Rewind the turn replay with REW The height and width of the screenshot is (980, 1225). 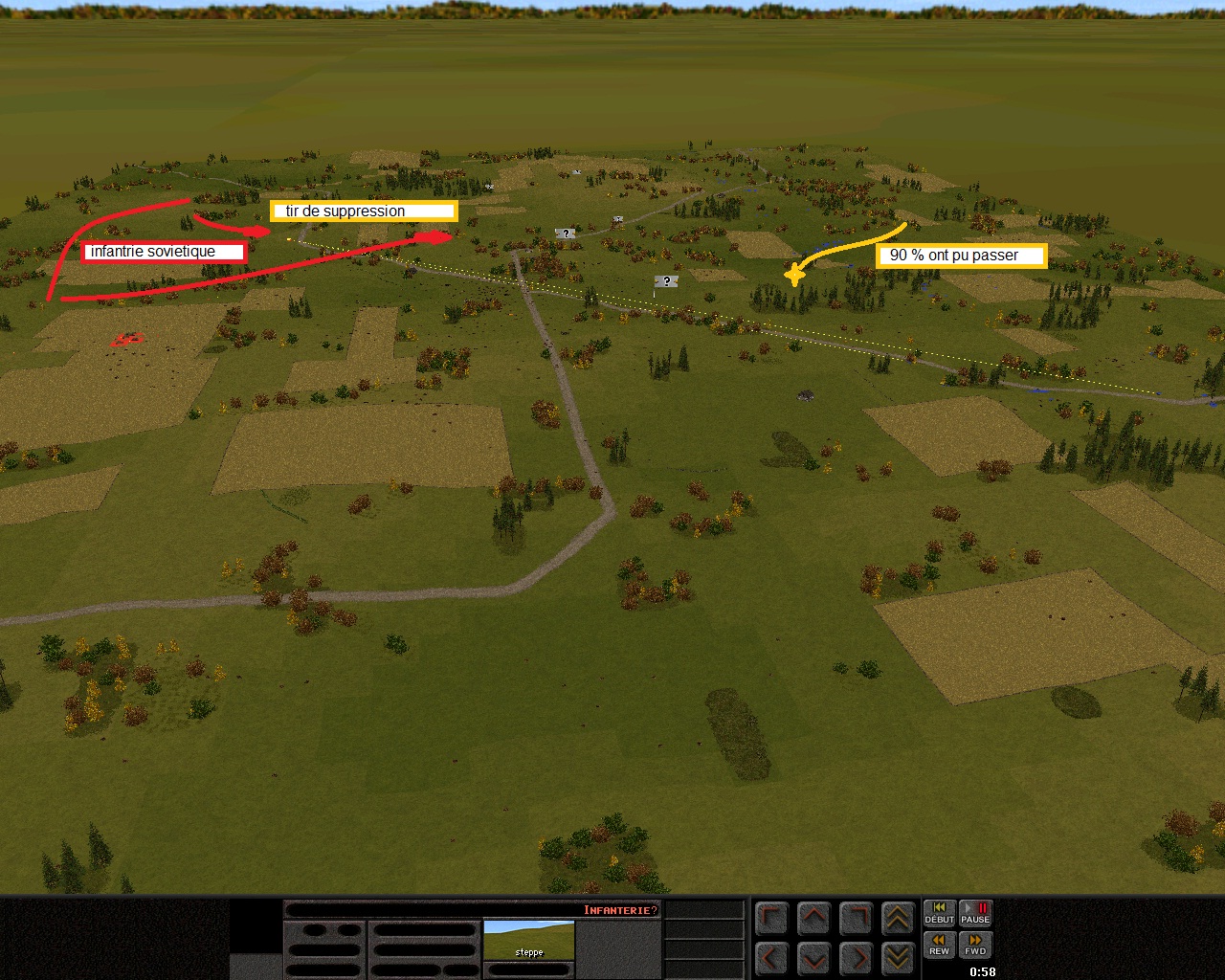pyautogui.click(x=939, y=945)
